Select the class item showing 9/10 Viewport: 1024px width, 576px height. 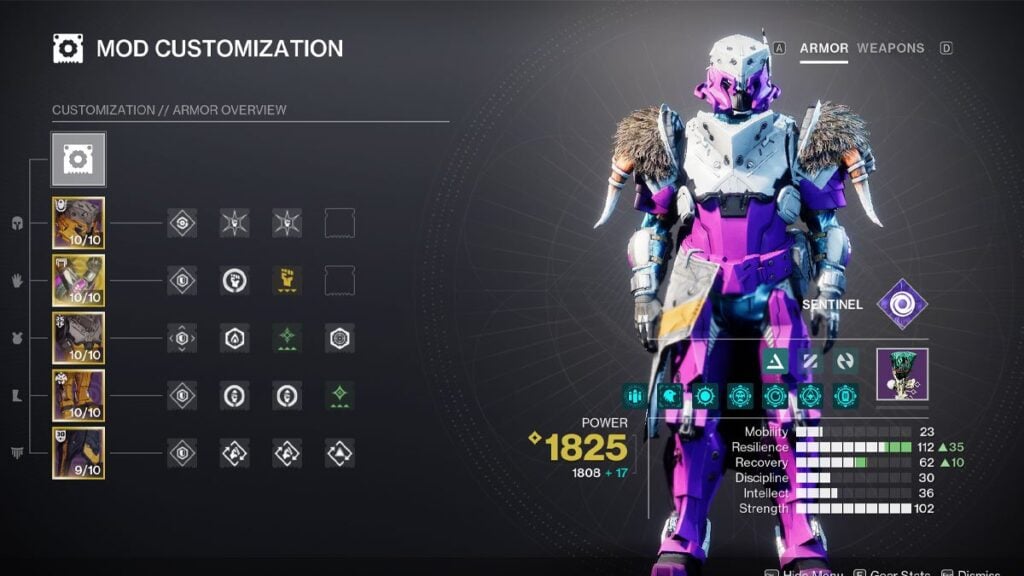[78, 453]
